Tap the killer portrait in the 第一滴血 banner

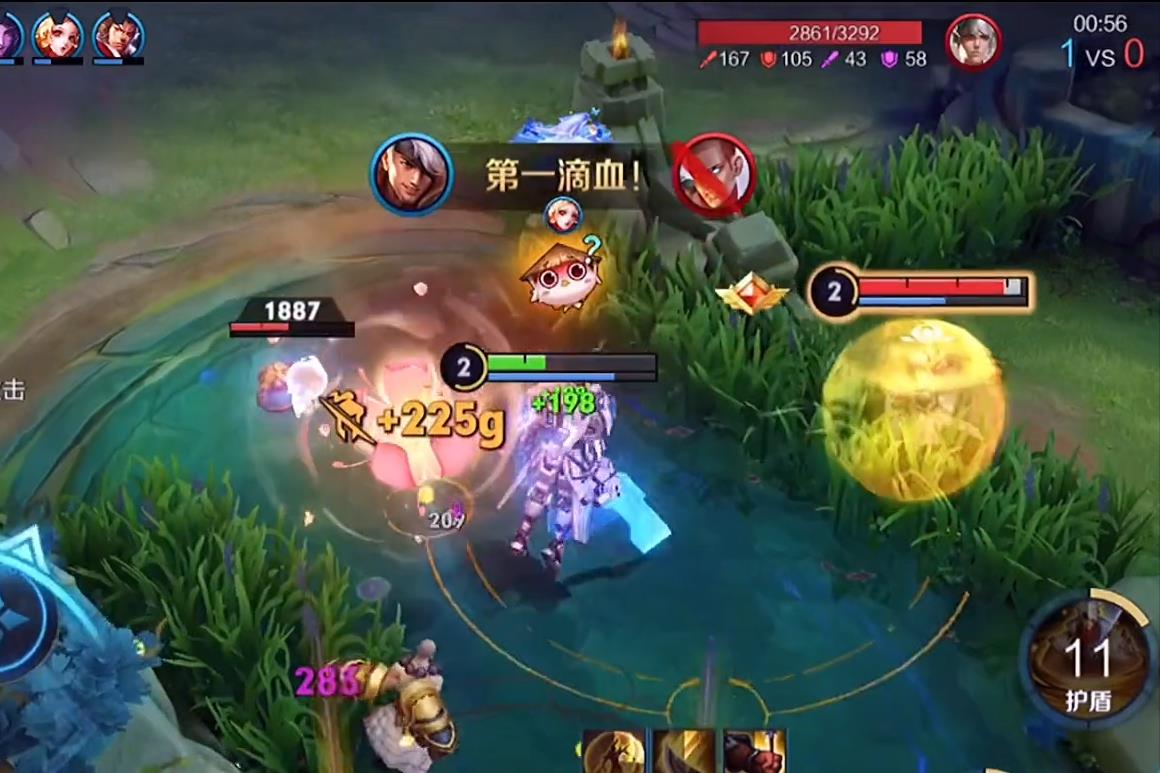point(412,175)
